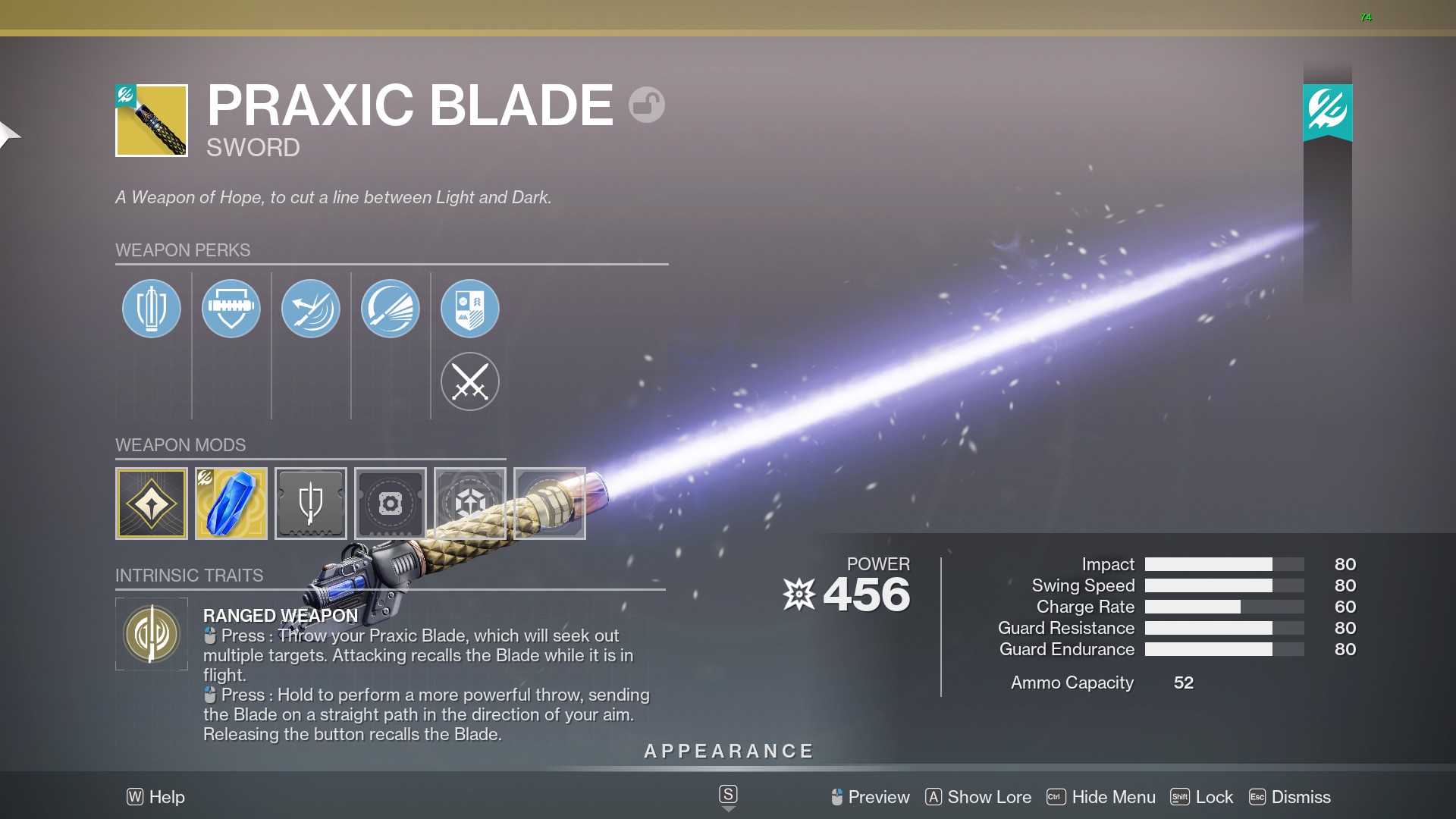Choose Hide Menu in the footer
Image resolution: width=1456 pixels, height=819 pixels.
pos(1101,797)
